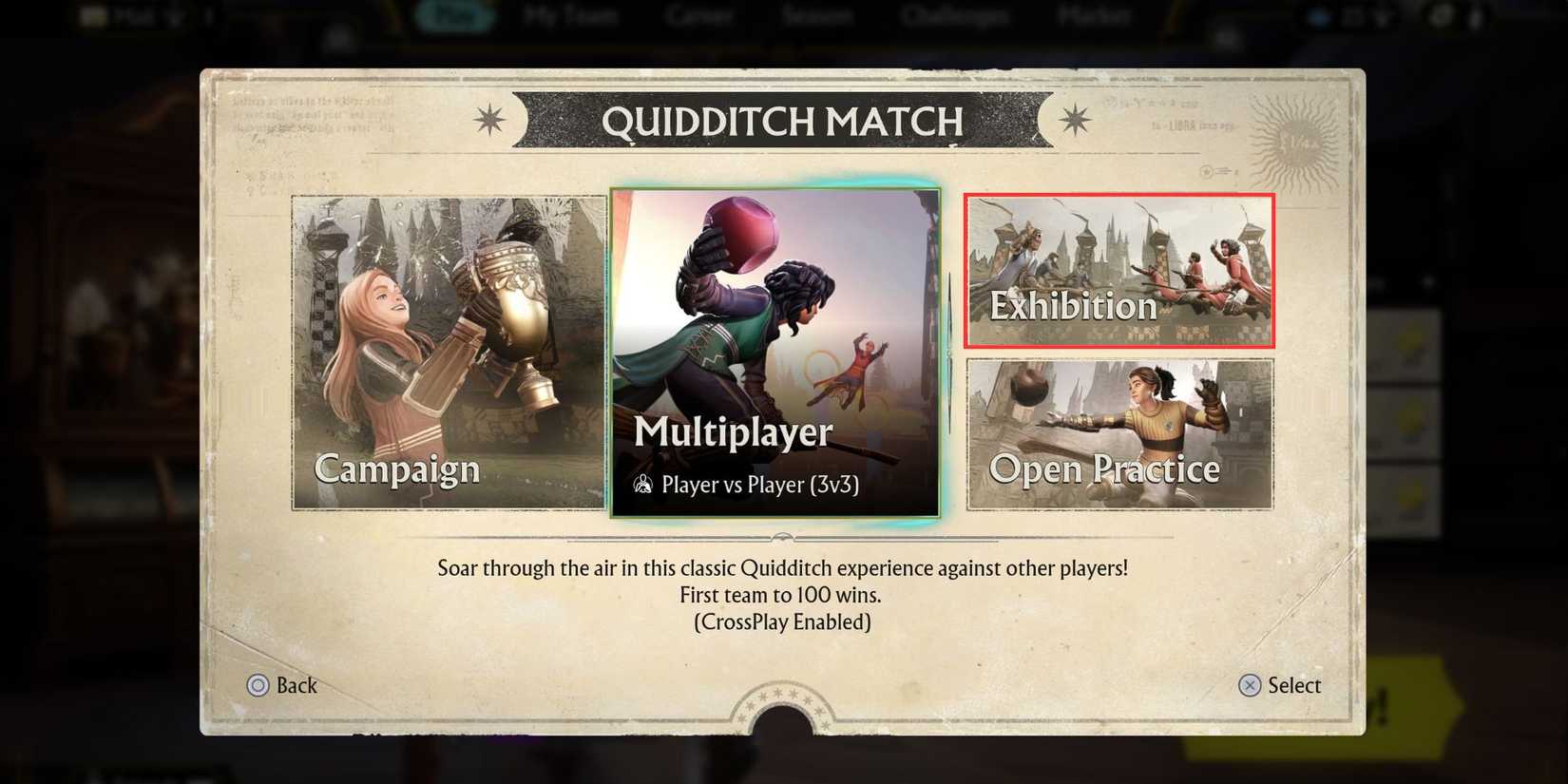1568x784 pixels.
Task: Open the Challenges menu item
Action: pyautogui.click(x=953, y=14)
